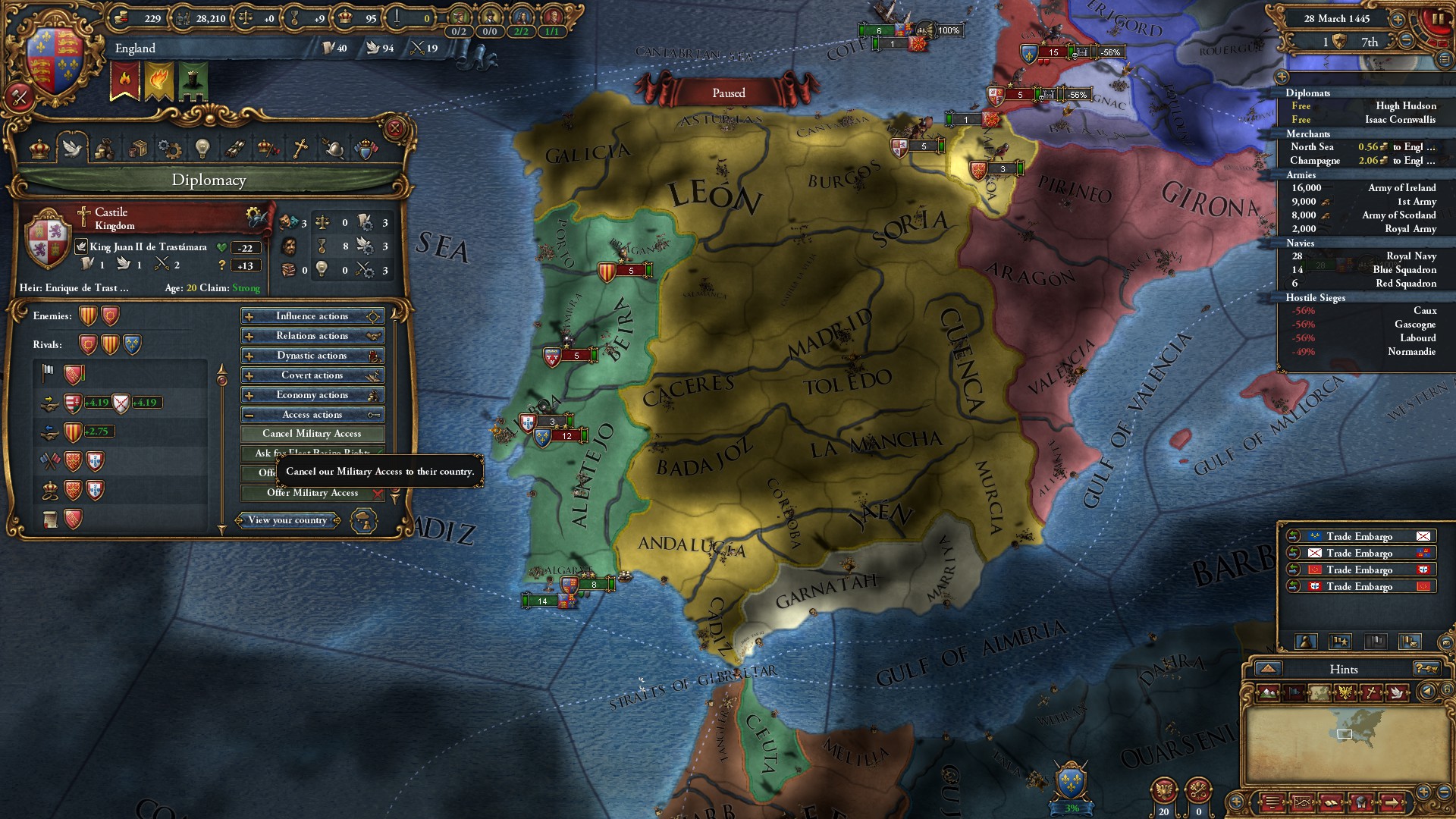
Task: Open the Trade tab with crate icon
Action: (139, 149)
